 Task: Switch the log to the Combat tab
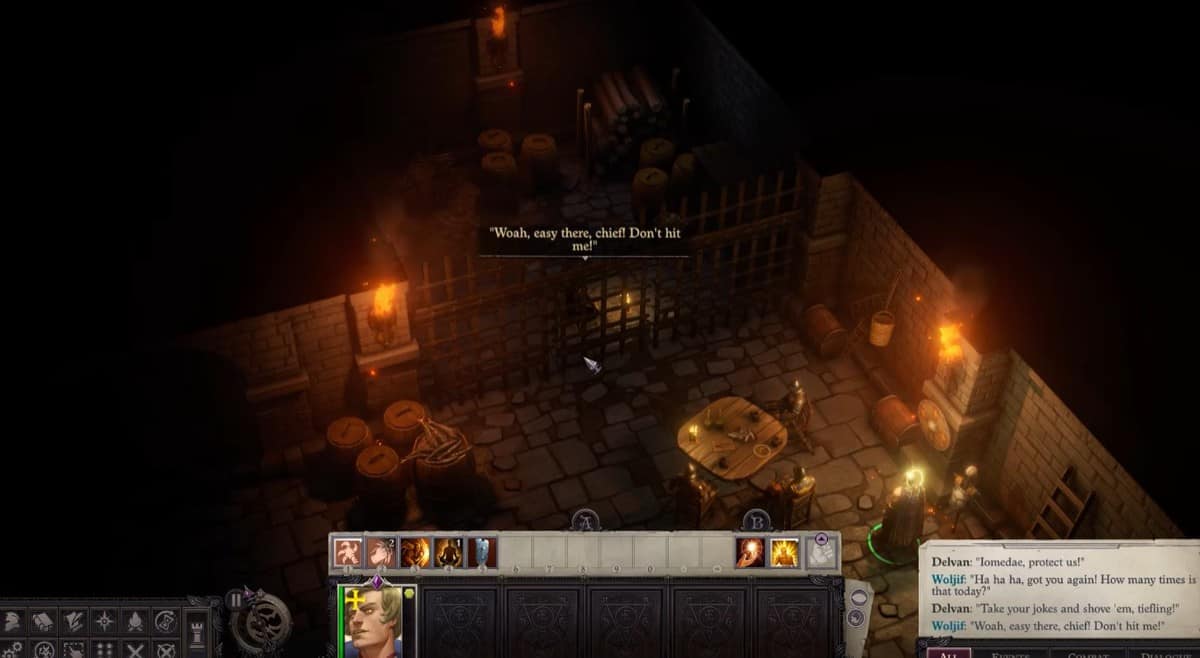click(x=1087, y=651)
